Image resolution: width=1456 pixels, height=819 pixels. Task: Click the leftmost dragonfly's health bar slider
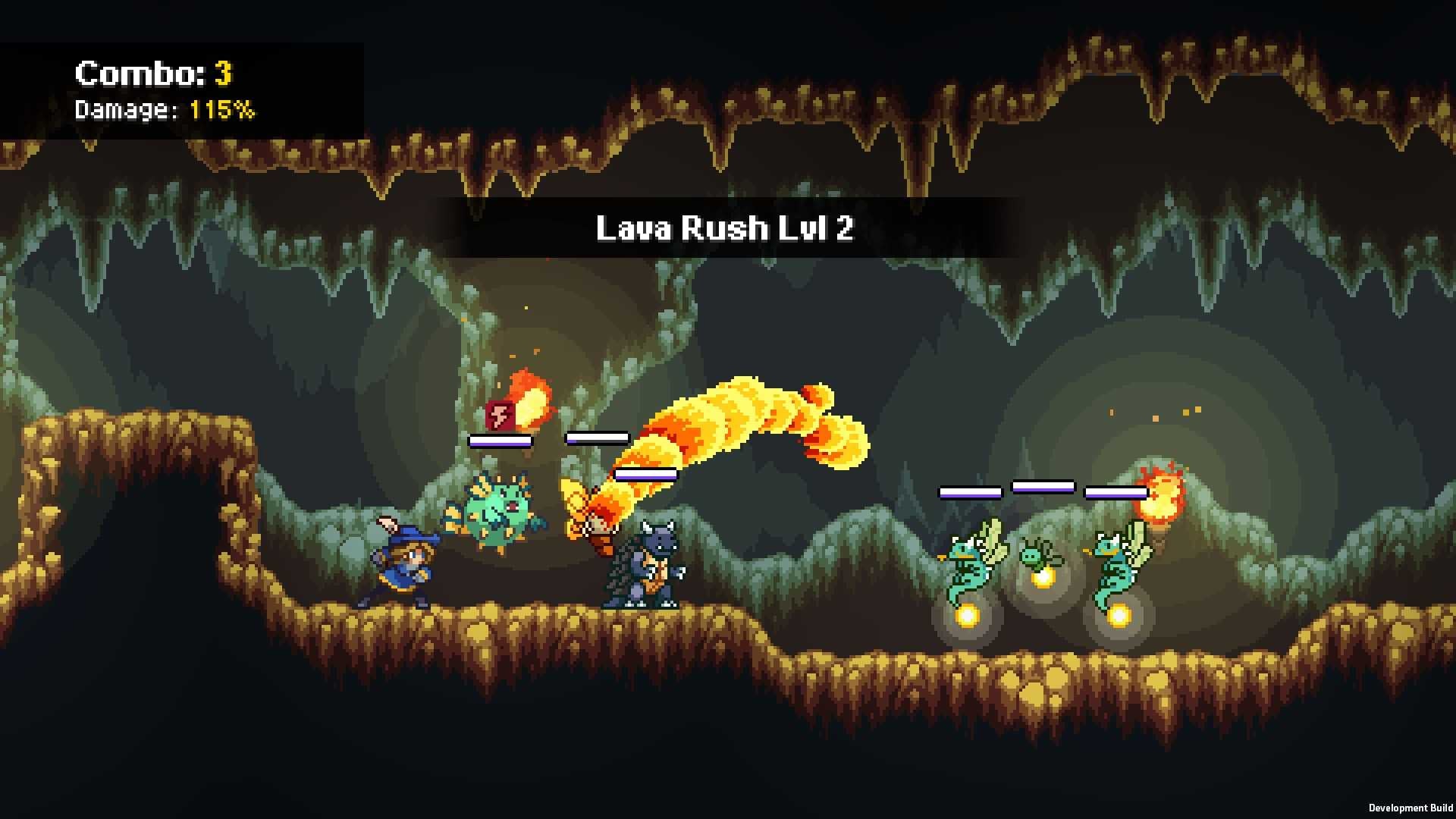pos(970,491)
